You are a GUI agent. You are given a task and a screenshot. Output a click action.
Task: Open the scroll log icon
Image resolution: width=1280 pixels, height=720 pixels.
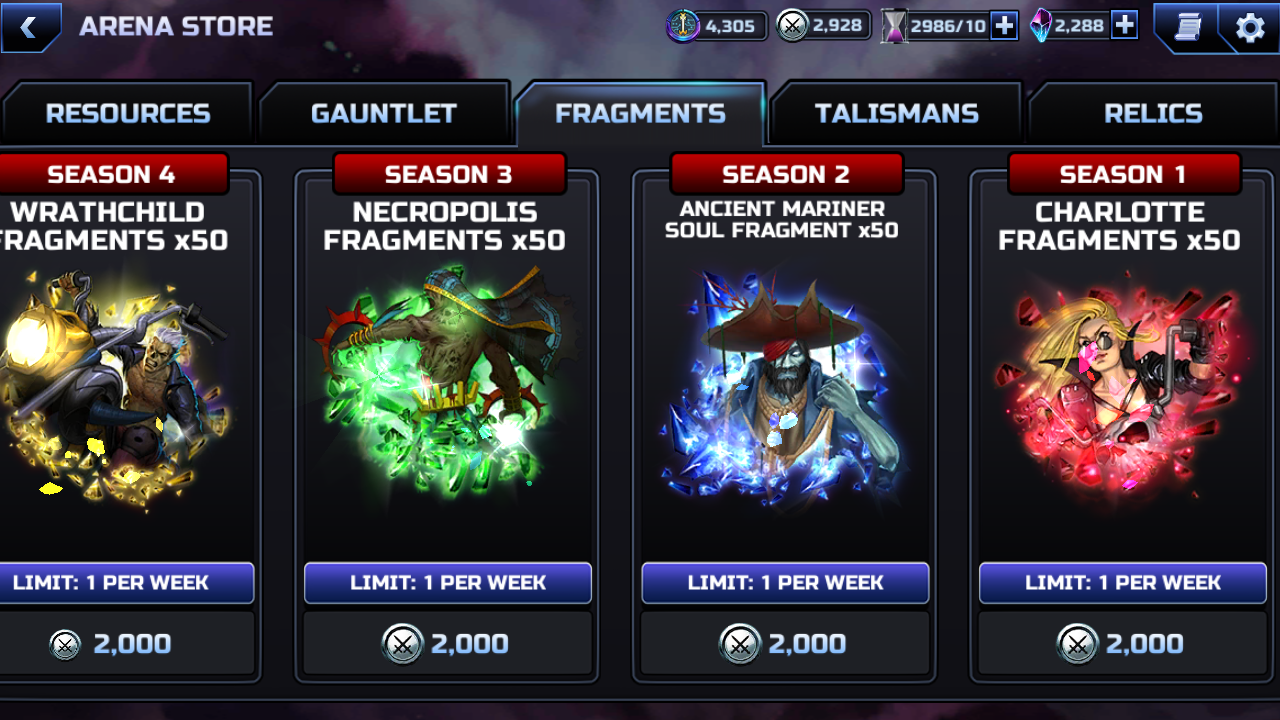pyautogui.click(x=1187, y=27)
